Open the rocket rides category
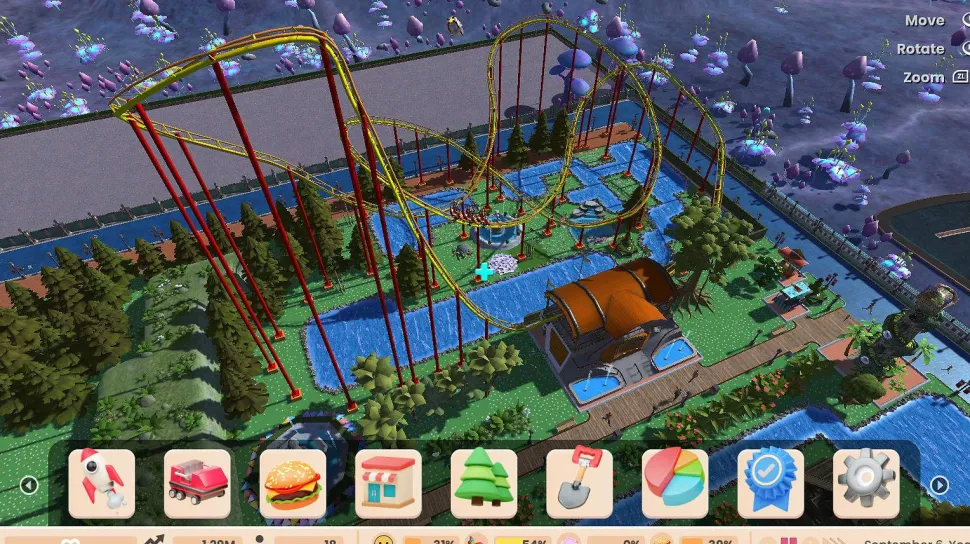Image resolution: width=970 pixels, height=544 pixels. [x=101, y=483]
